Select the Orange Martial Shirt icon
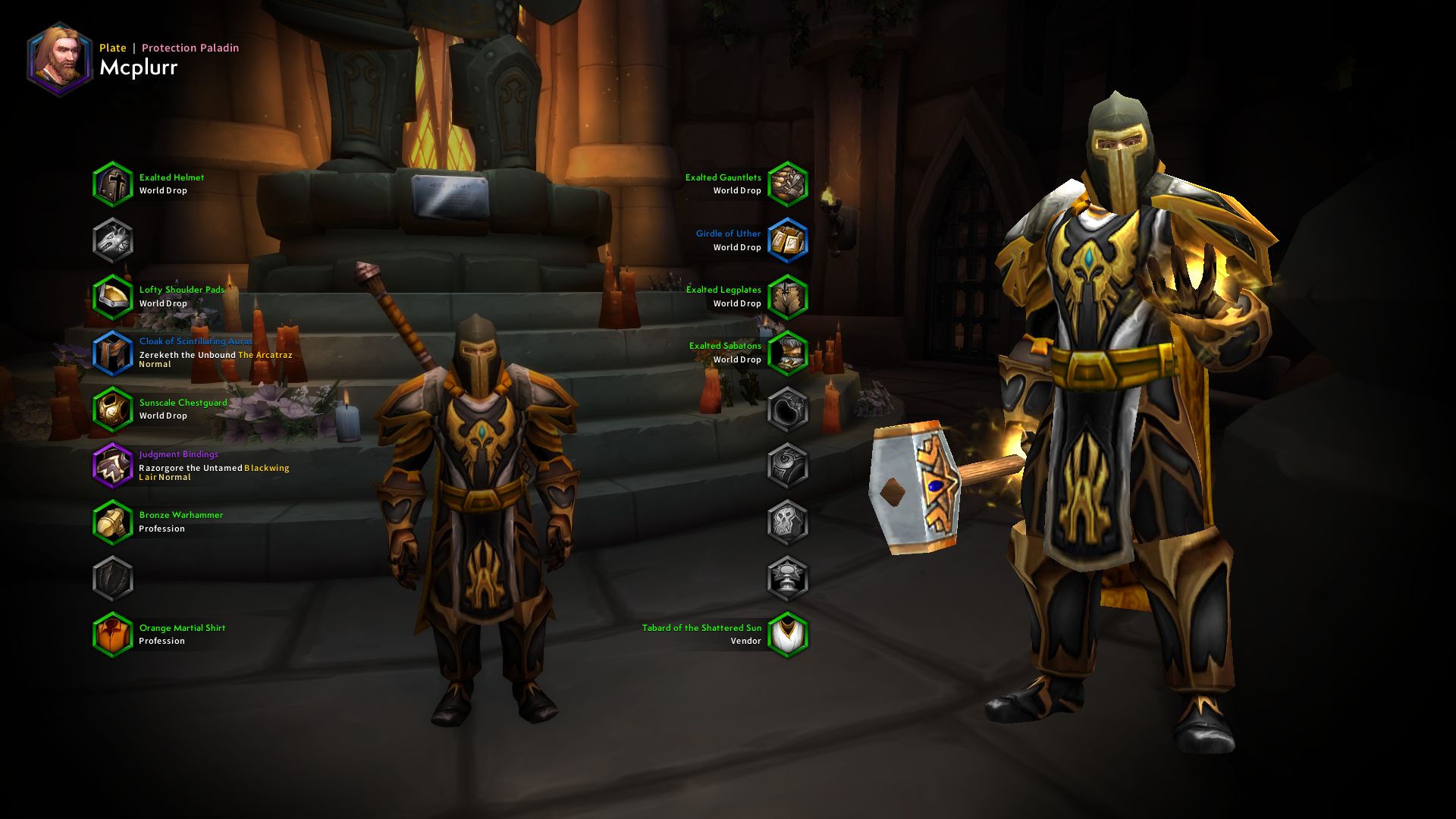 pos(112,633)
